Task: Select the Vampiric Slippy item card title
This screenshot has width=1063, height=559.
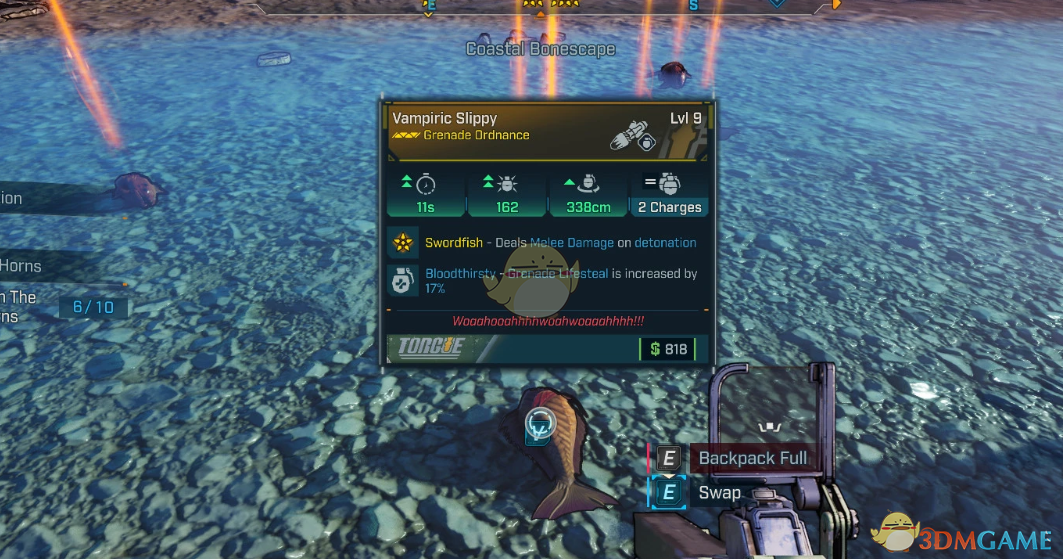Action: click(x=445, y=118)
